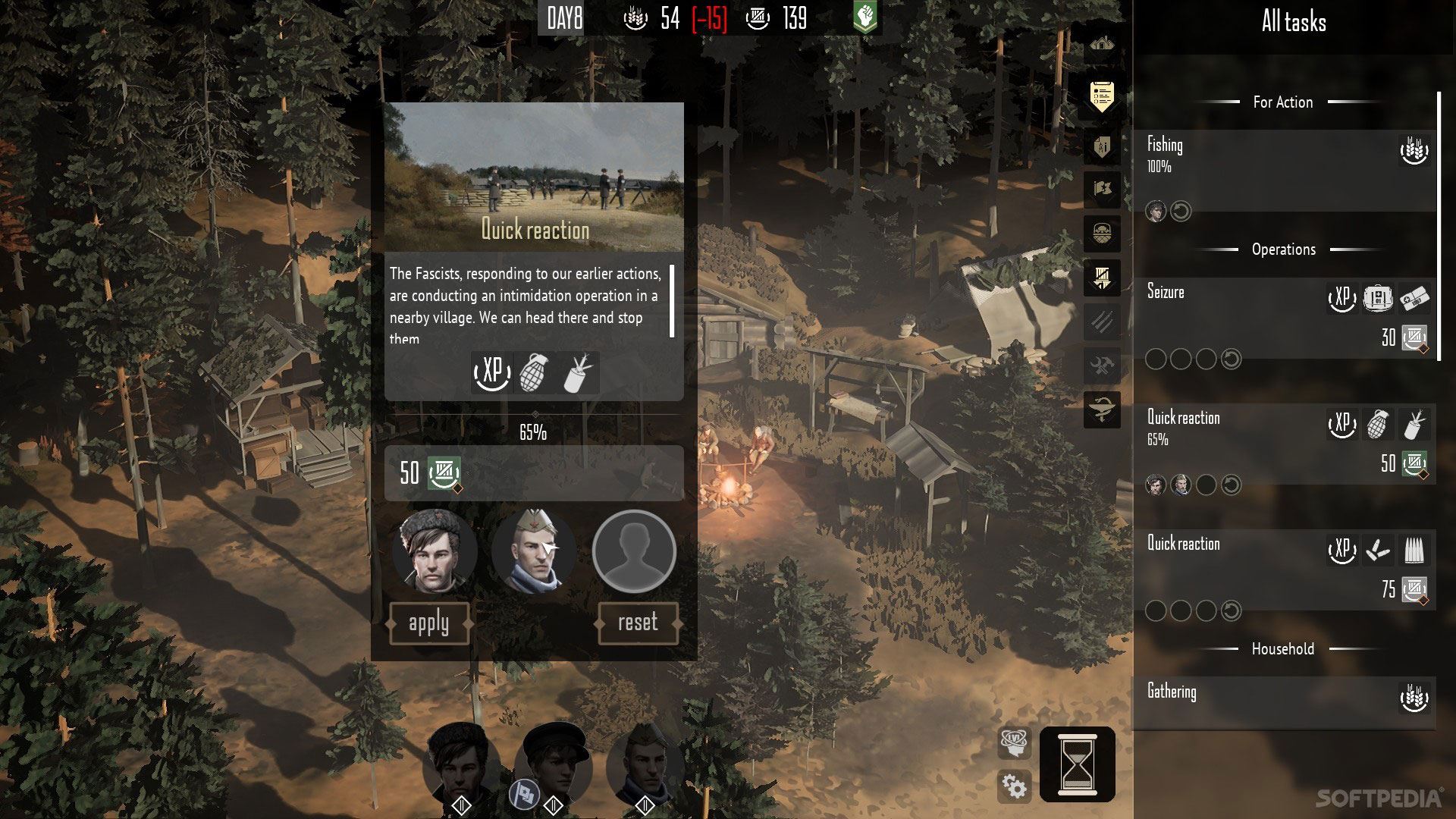Image resolution: width=1456 pixels, height=819 pixels.
Task: Open the medical snake-and-bowl tab
Action: (1102, 412)
